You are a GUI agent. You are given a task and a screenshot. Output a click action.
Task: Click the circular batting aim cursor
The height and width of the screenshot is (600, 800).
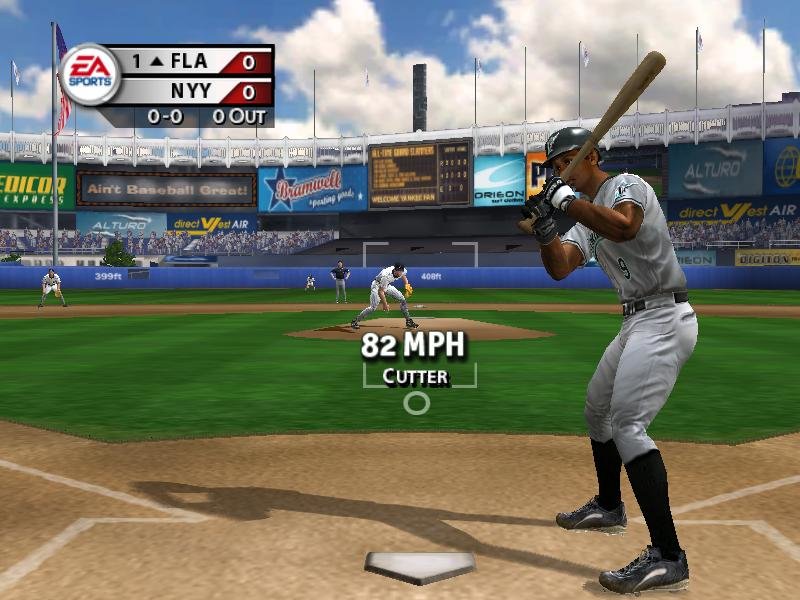(416, 403)
